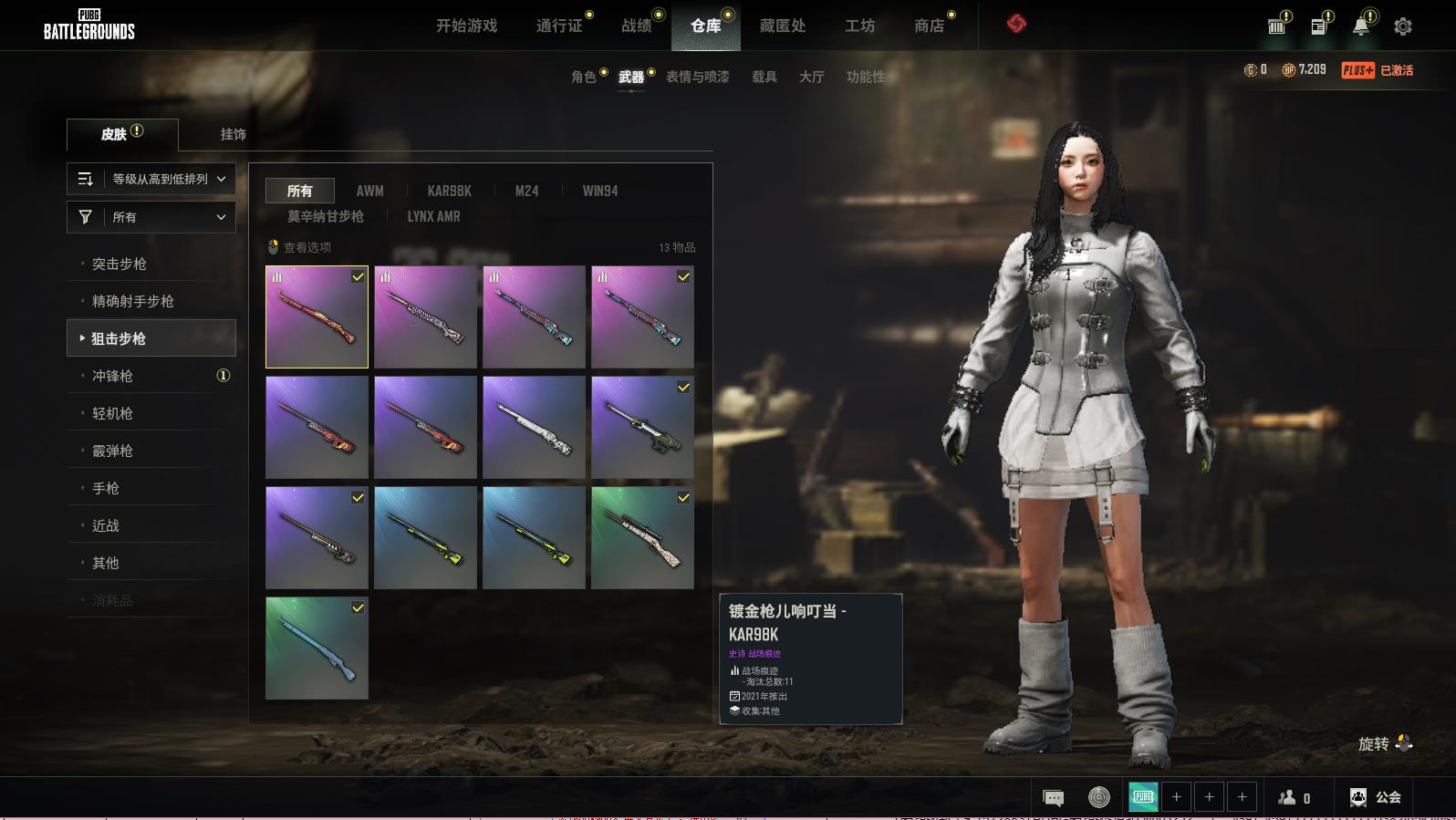Image resolution: width=1456 pixels, height=820 pixels.
Task: Select the 霰弹枪 category
Action: coord(112,451)
